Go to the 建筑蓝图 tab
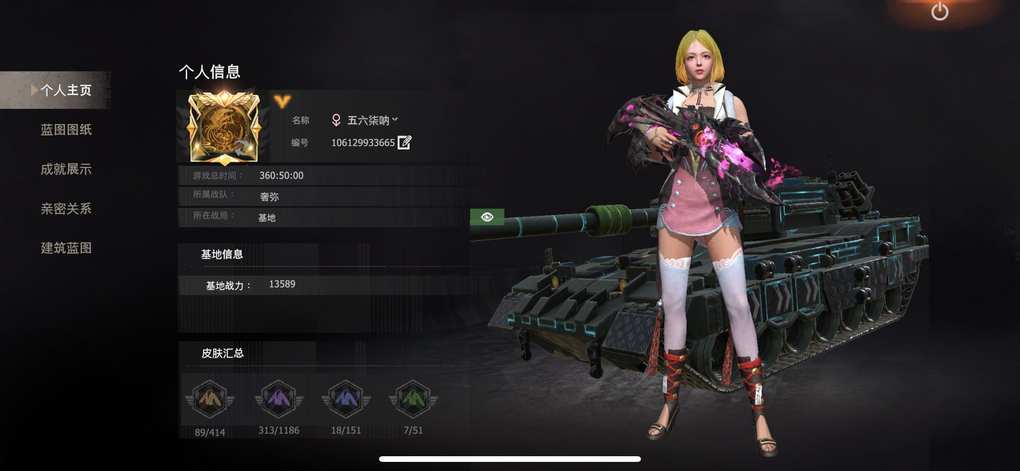The height and width of the screenshot is (471, 1020). pyautogui.click(x=66, y=248)
